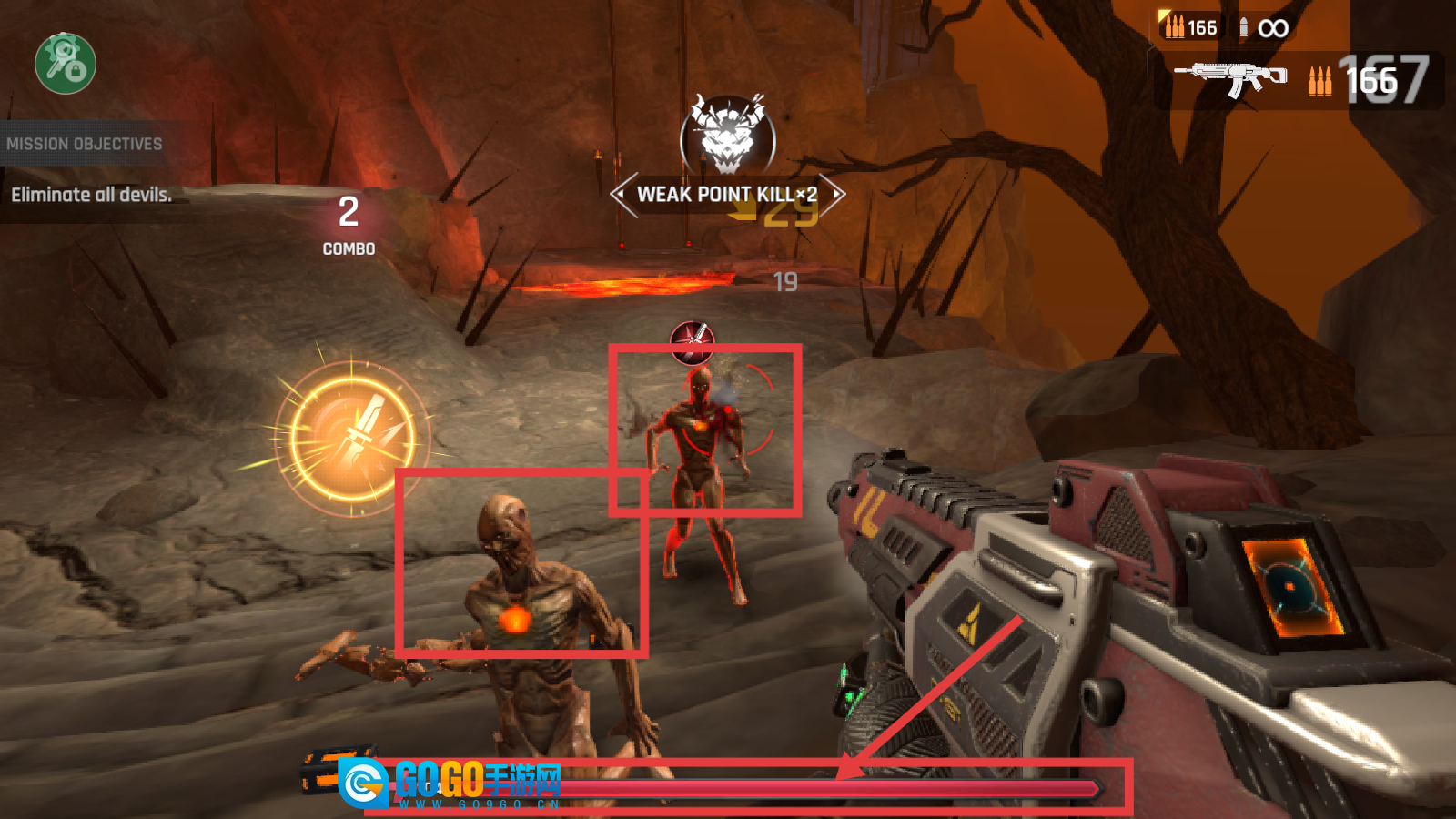Open the green wrench settings icon
This screenshot has width=1456, height=819.
[66, 64]
